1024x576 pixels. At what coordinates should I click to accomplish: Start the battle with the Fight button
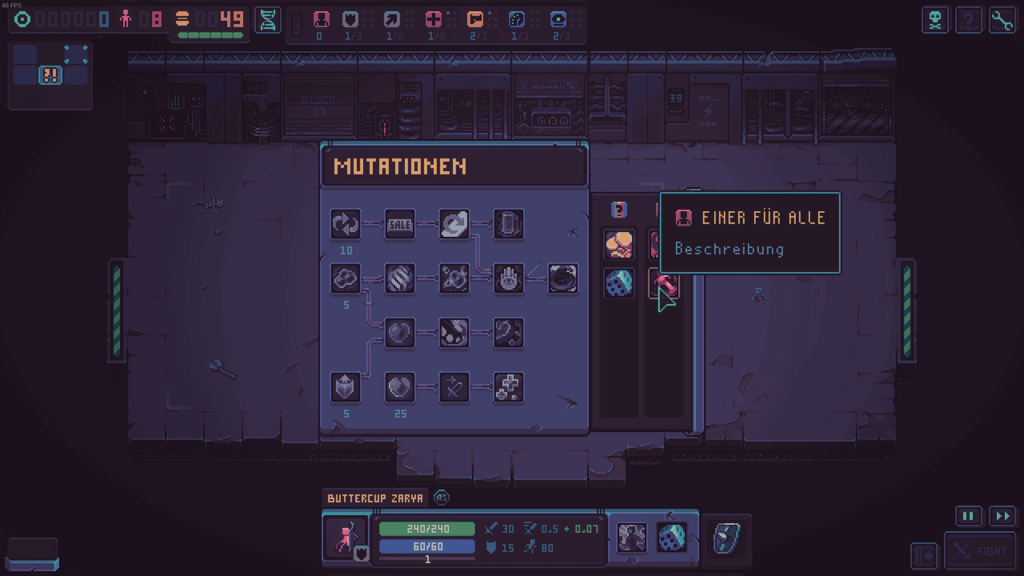point(979,551)
